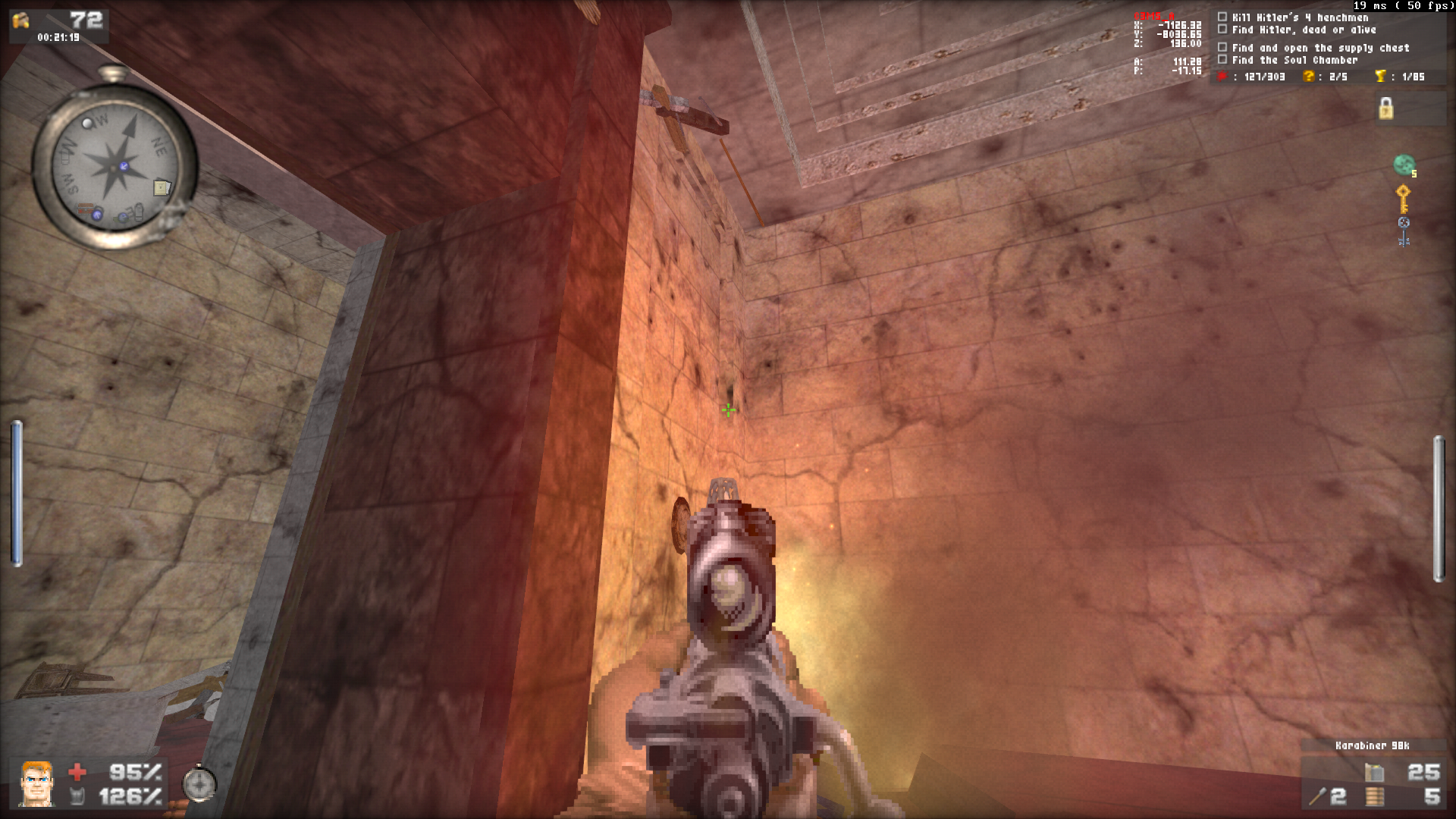Click the red health cross icon

(78, 773)
